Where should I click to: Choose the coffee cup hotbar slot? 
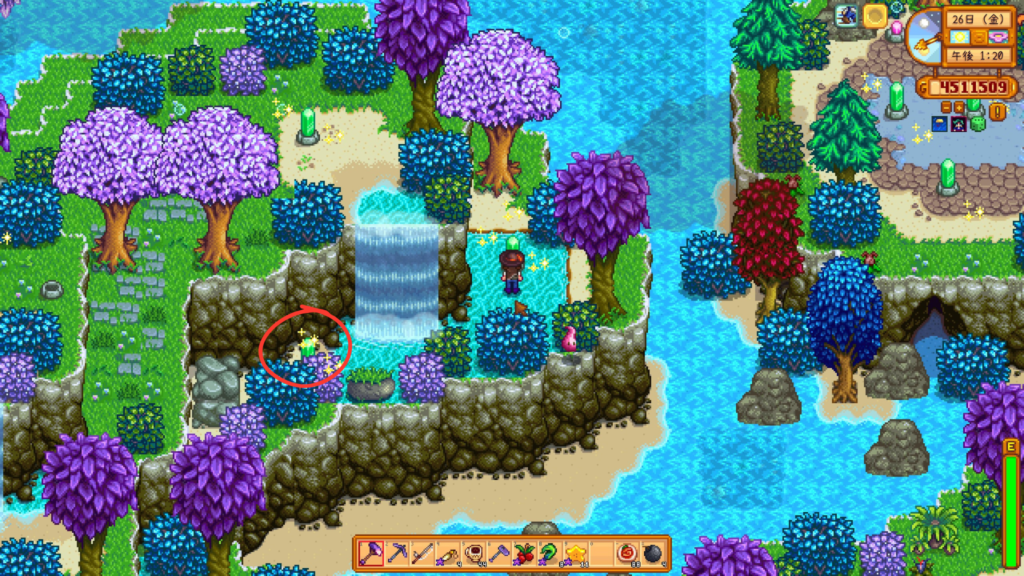pos(474,552)
